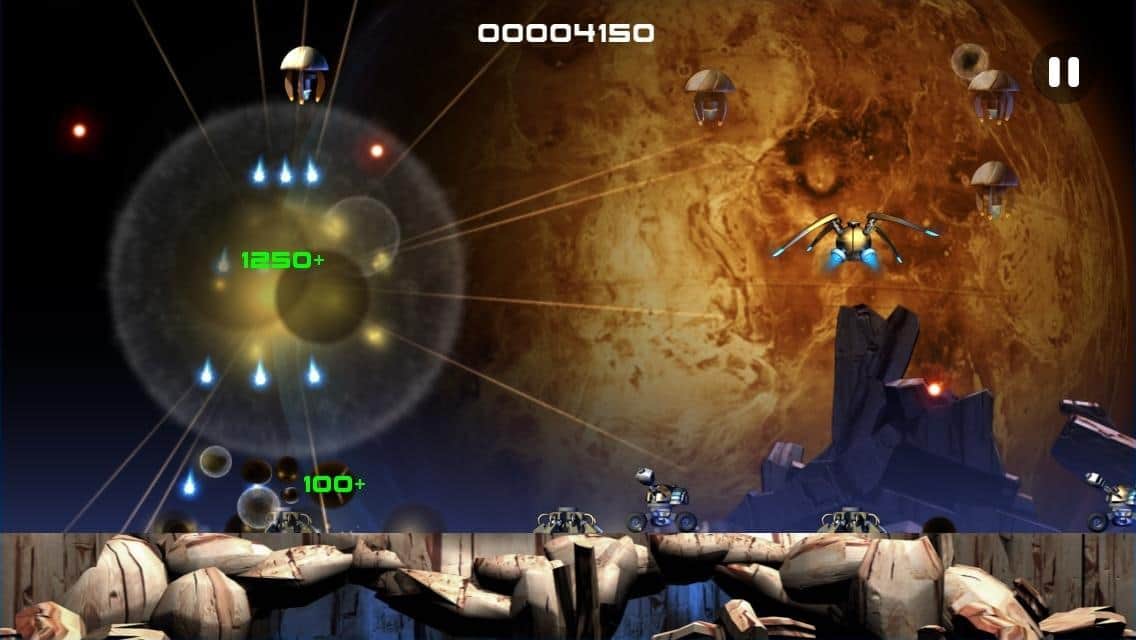Pause the game with the pause button
Screen dimensions: 1136x640
pyautogui.click(x=1063, y=72)
